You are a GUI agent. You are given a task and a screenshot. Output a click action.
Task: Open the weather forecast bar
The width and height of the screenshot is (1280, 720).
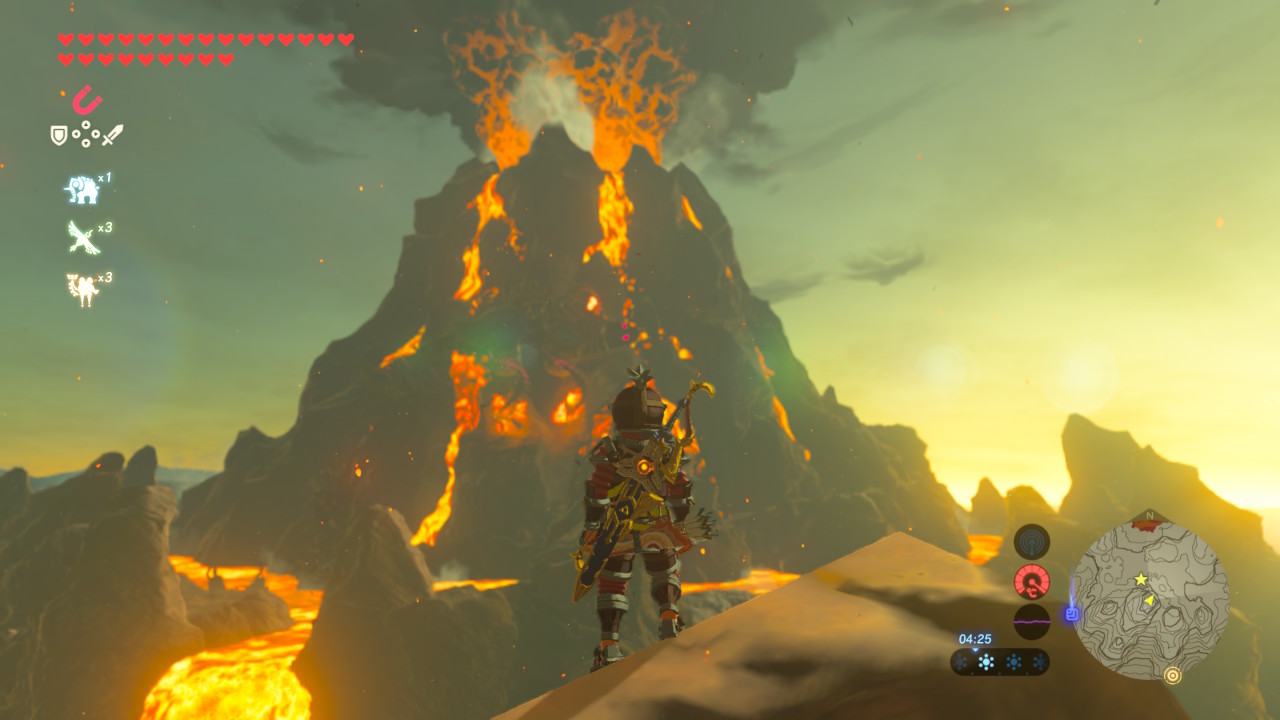point(1000,662)
